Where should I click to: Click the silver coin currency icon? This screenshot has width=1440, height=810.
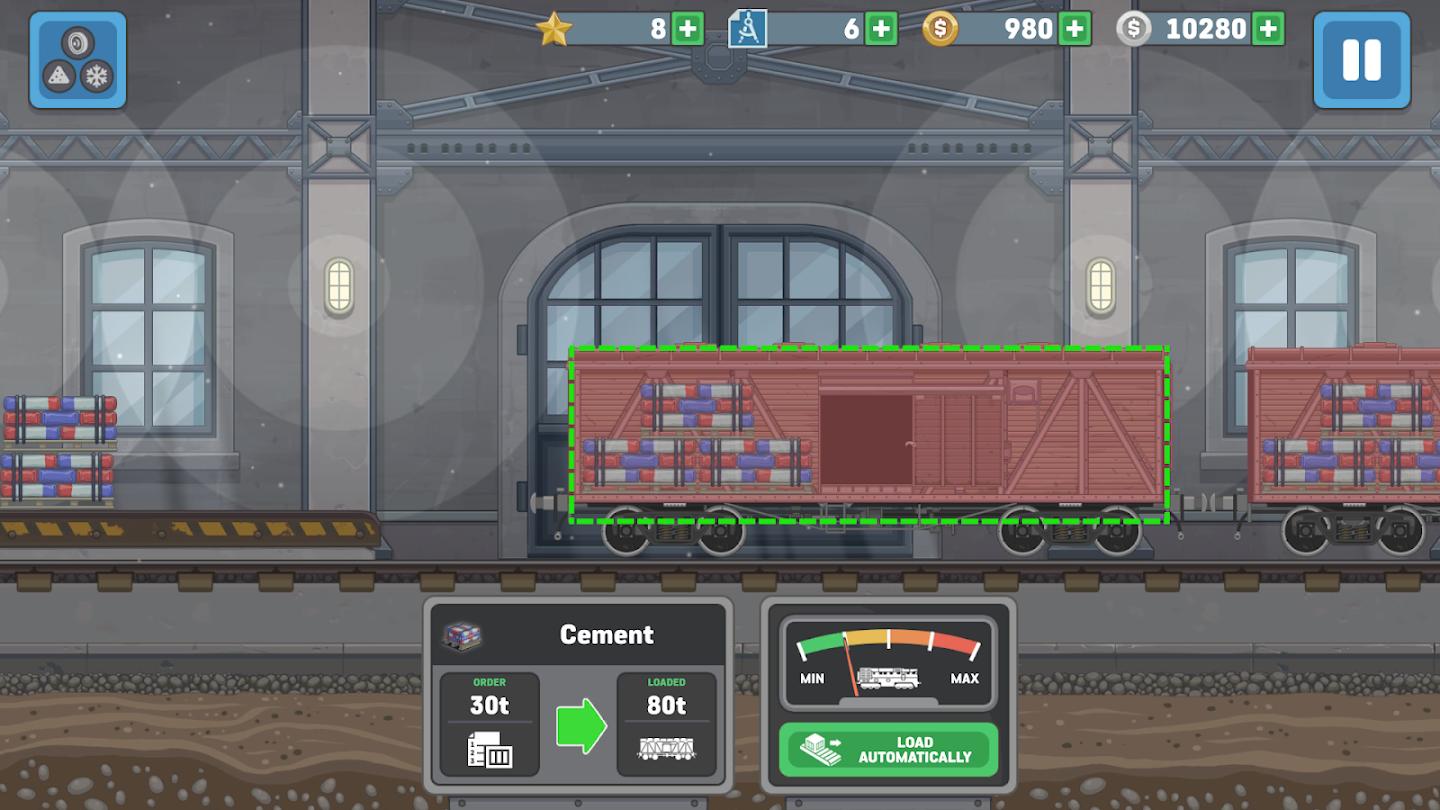pyautogui.click(x=1133, y=29)
